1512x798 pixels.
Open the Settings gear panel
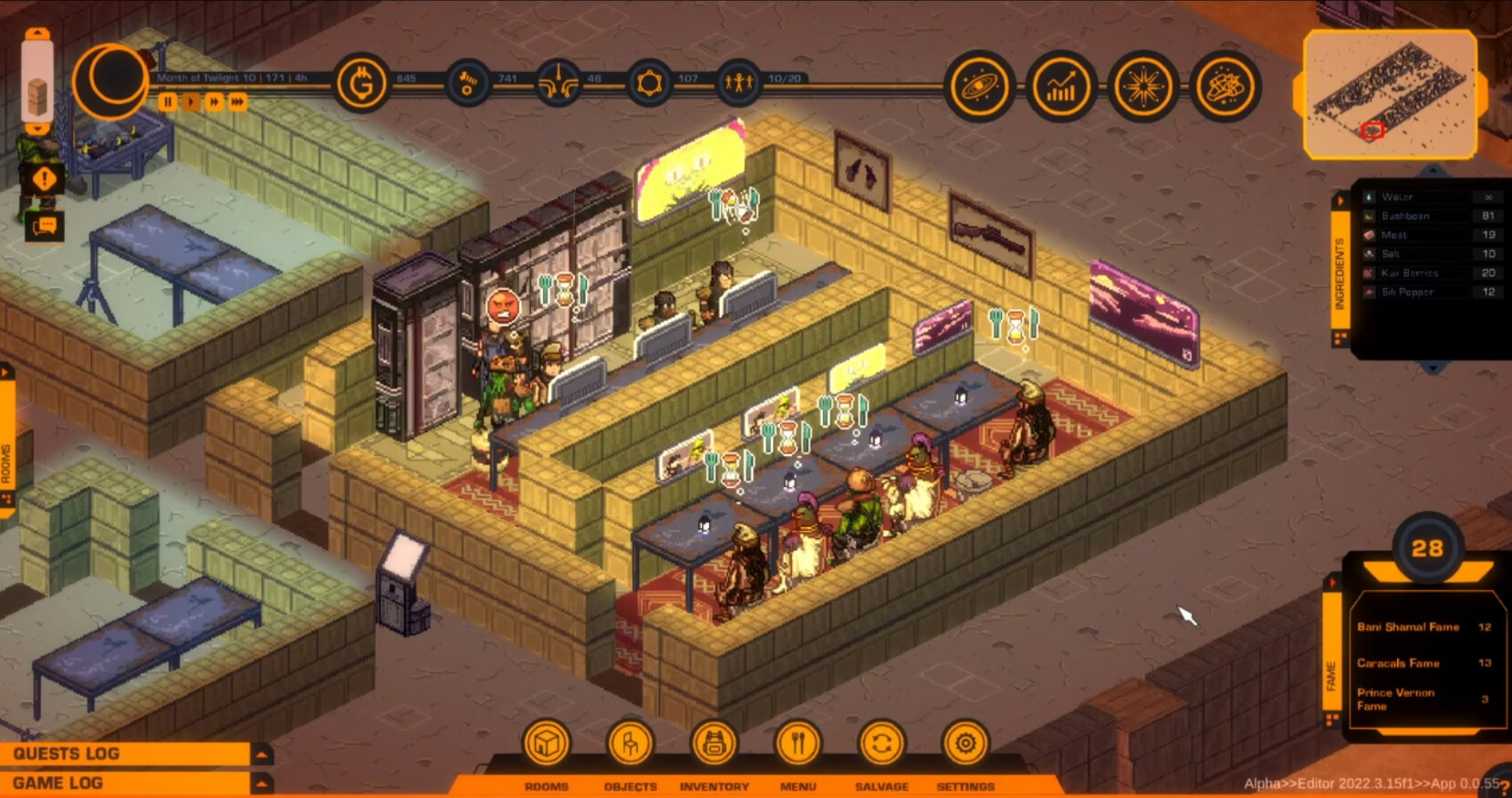pyautogui.click(x=965, y=743)
